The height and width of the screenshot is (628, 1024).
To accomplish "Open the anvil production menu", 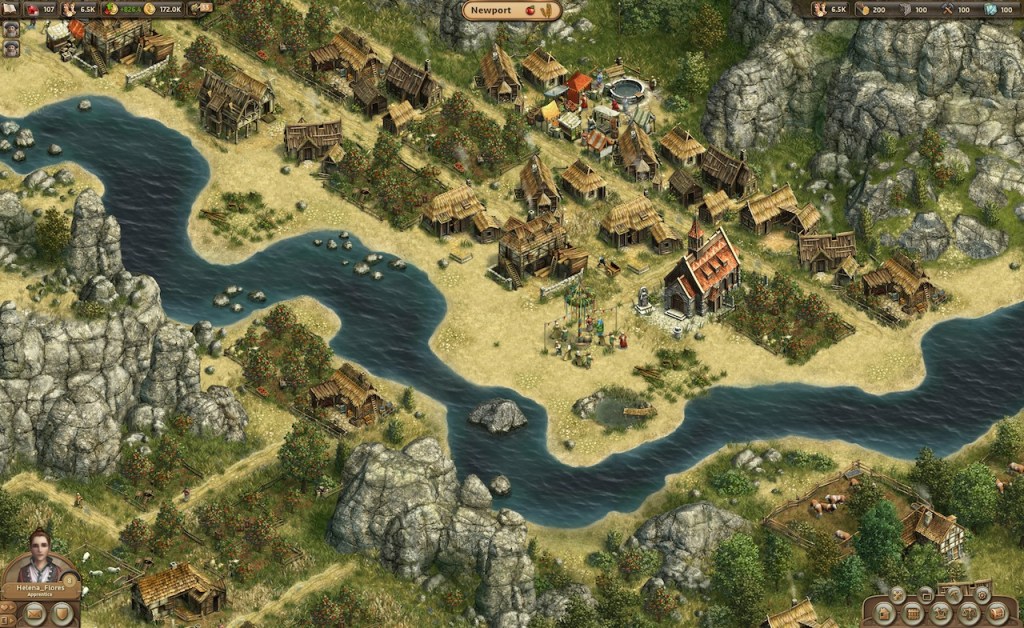I will 941,614.
